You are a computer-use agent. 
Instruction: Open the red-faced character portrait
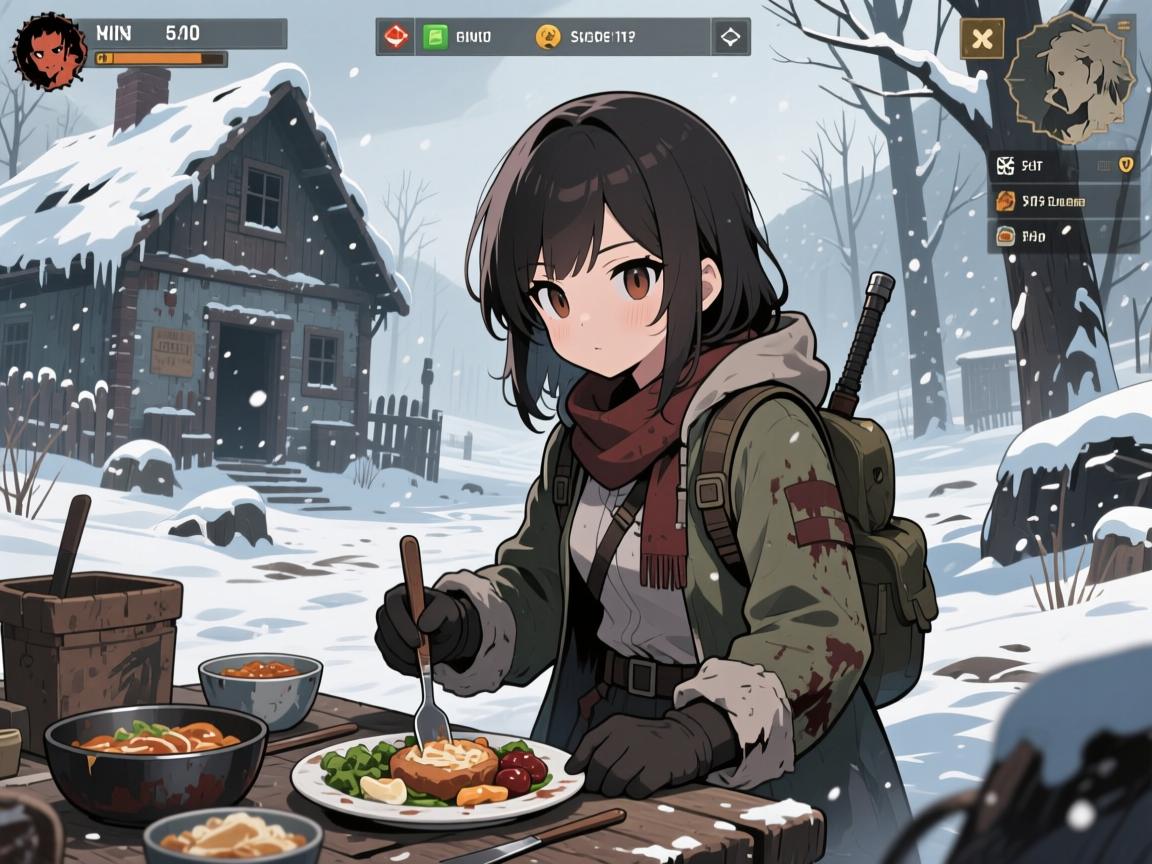pos(50,51)
